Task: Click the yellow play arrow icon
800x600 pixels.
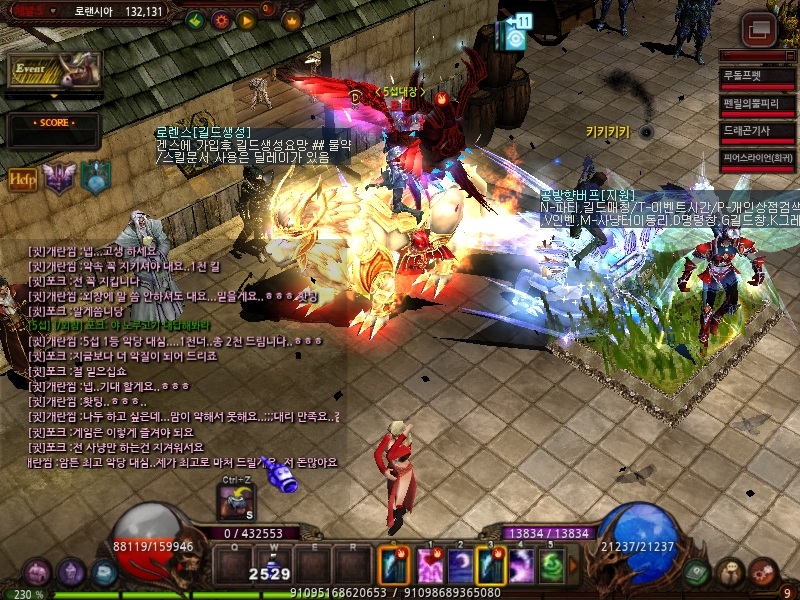Action: (246, 20)
